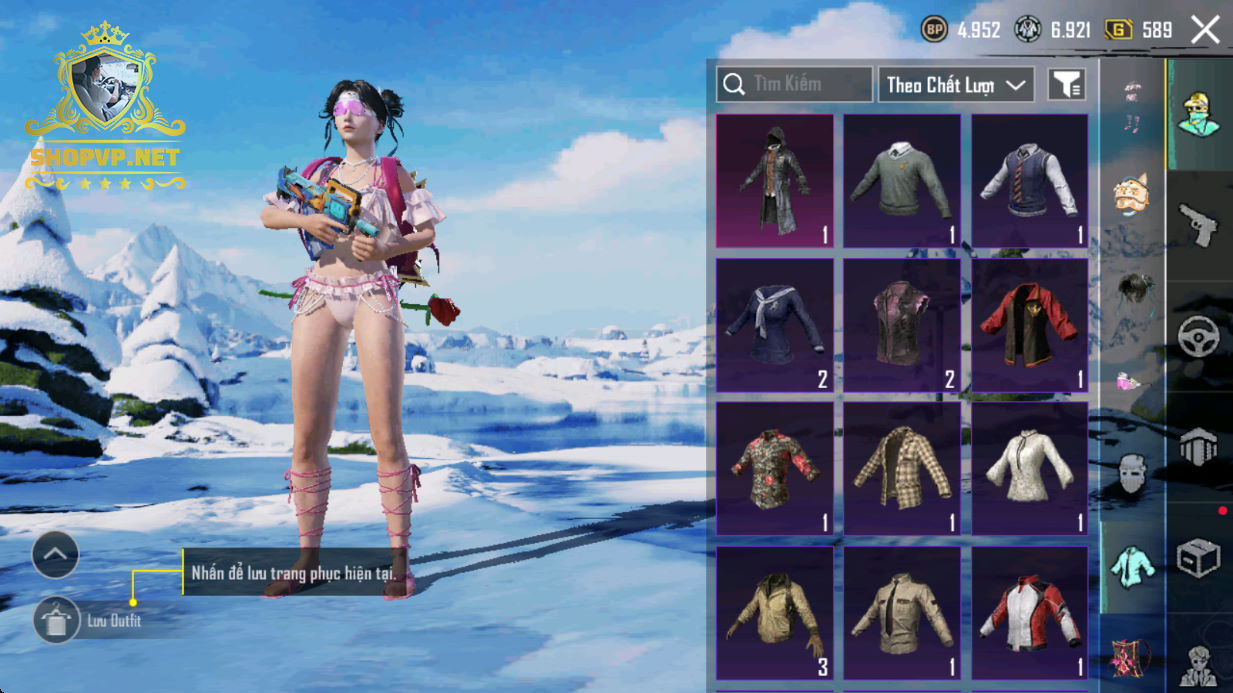Open the item filter options
This screenshot has height=693, width=1233.
pos(1066,85)
